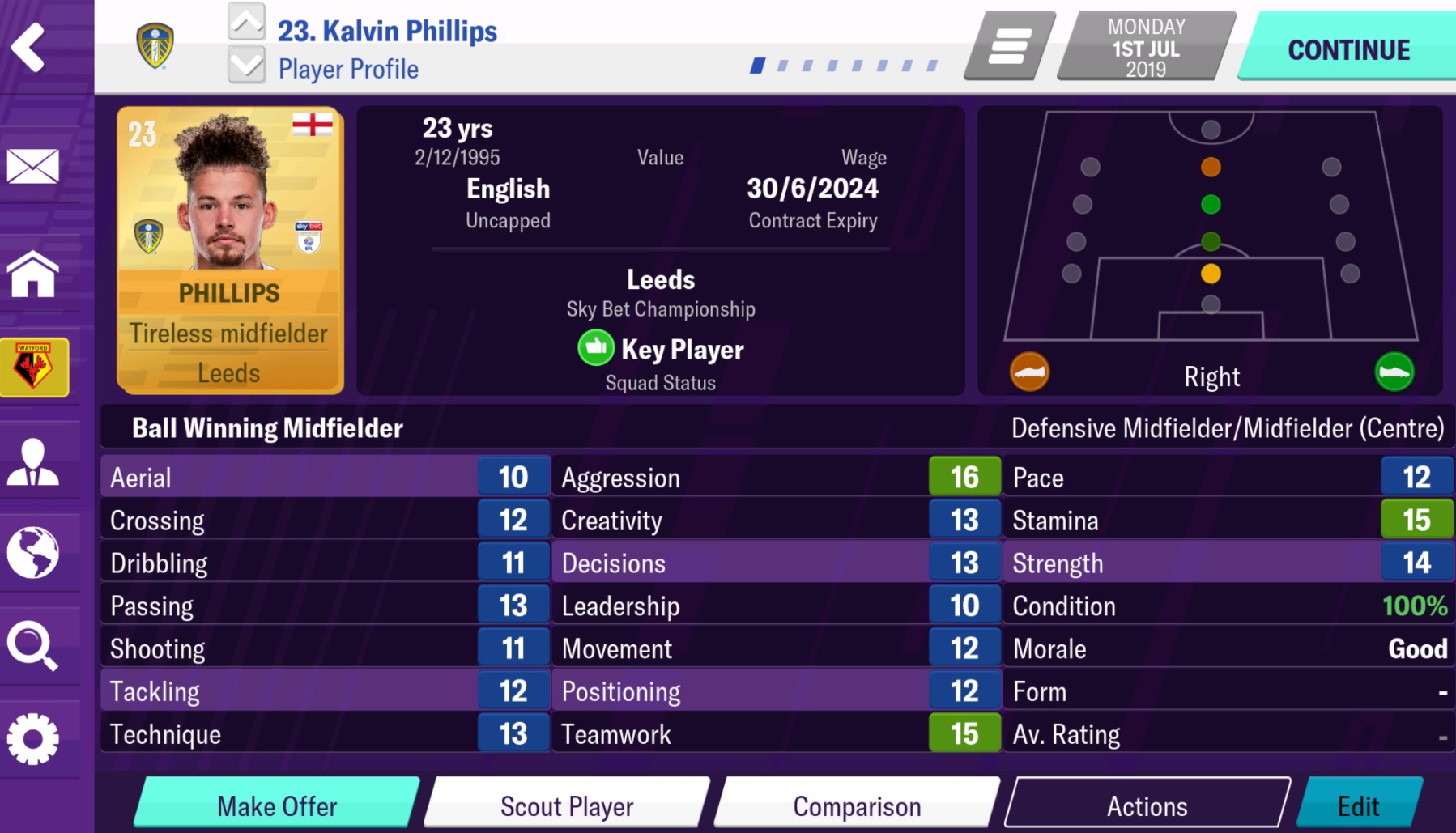Tap the Phillips player card
1456x833 pixels.
(x=230, y=250)
